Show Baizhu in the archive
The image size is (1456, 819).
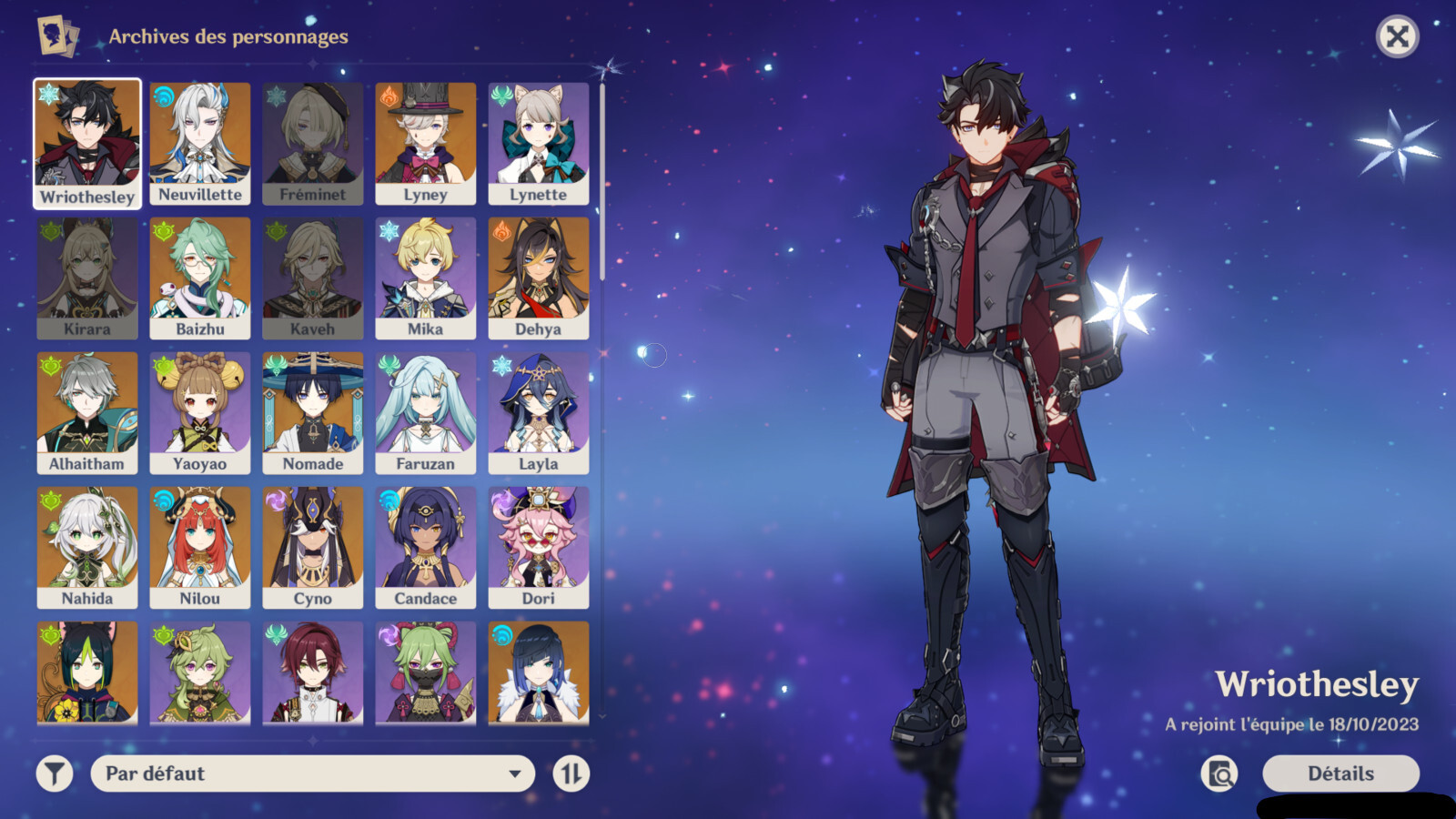pos(200,278)
